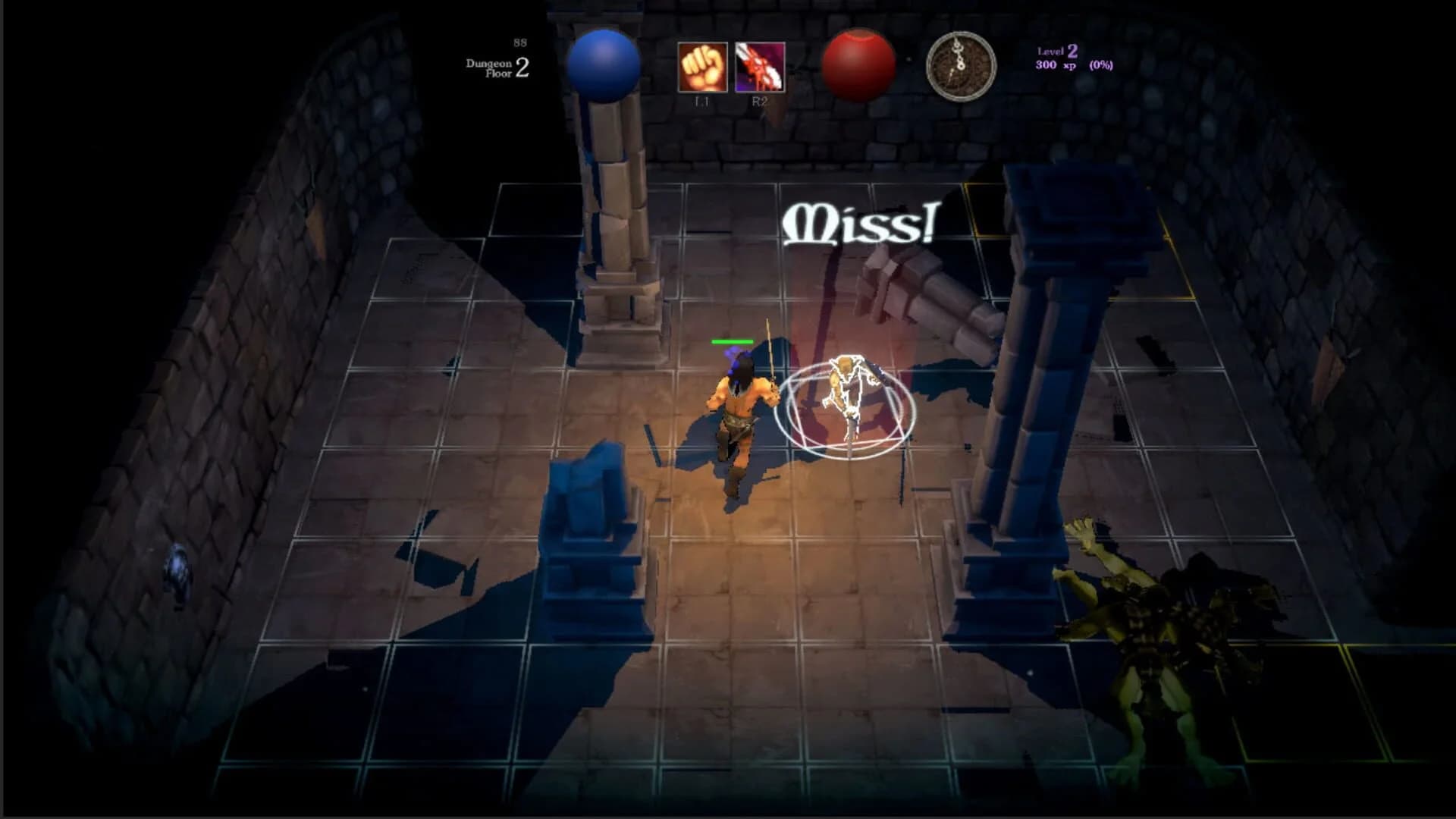Click the (0%) experience percentage
Viewport: 1456px width, 819px height.
pos(1100,64)
